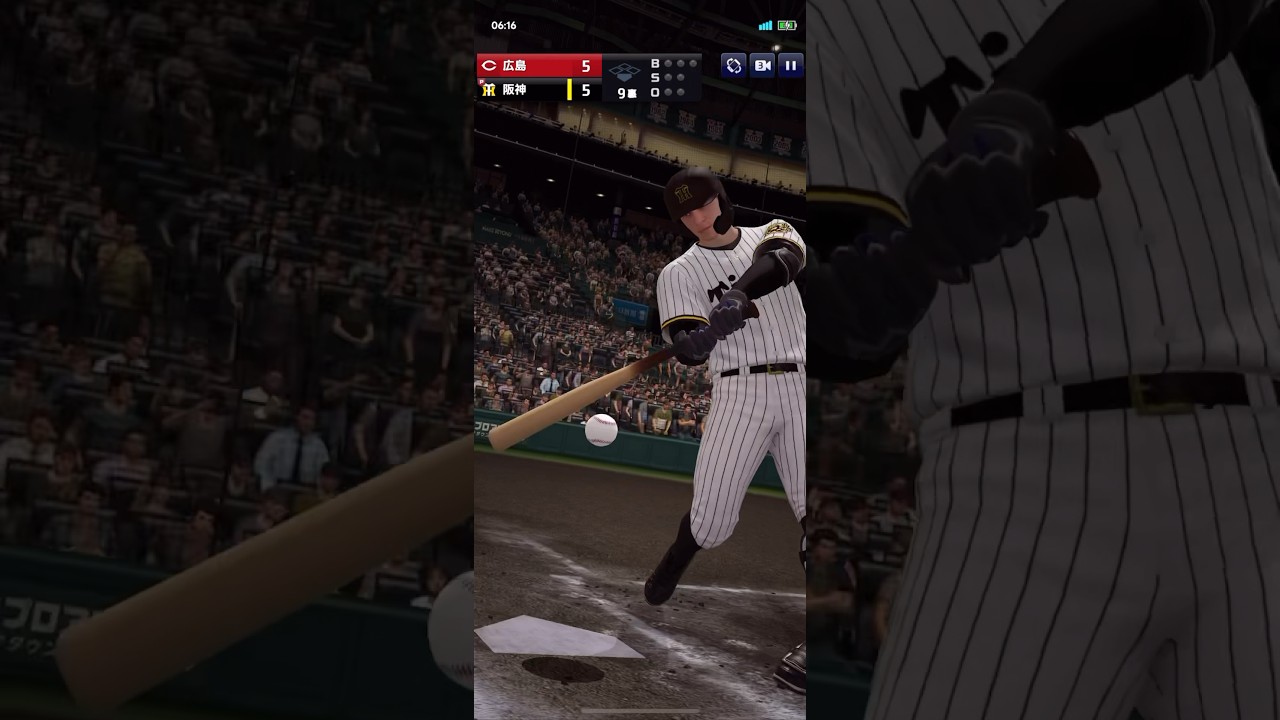The height and width of the screenshot is (720, 1280).
Task: Tap the screen rotation button
Action: coord(734,66)
